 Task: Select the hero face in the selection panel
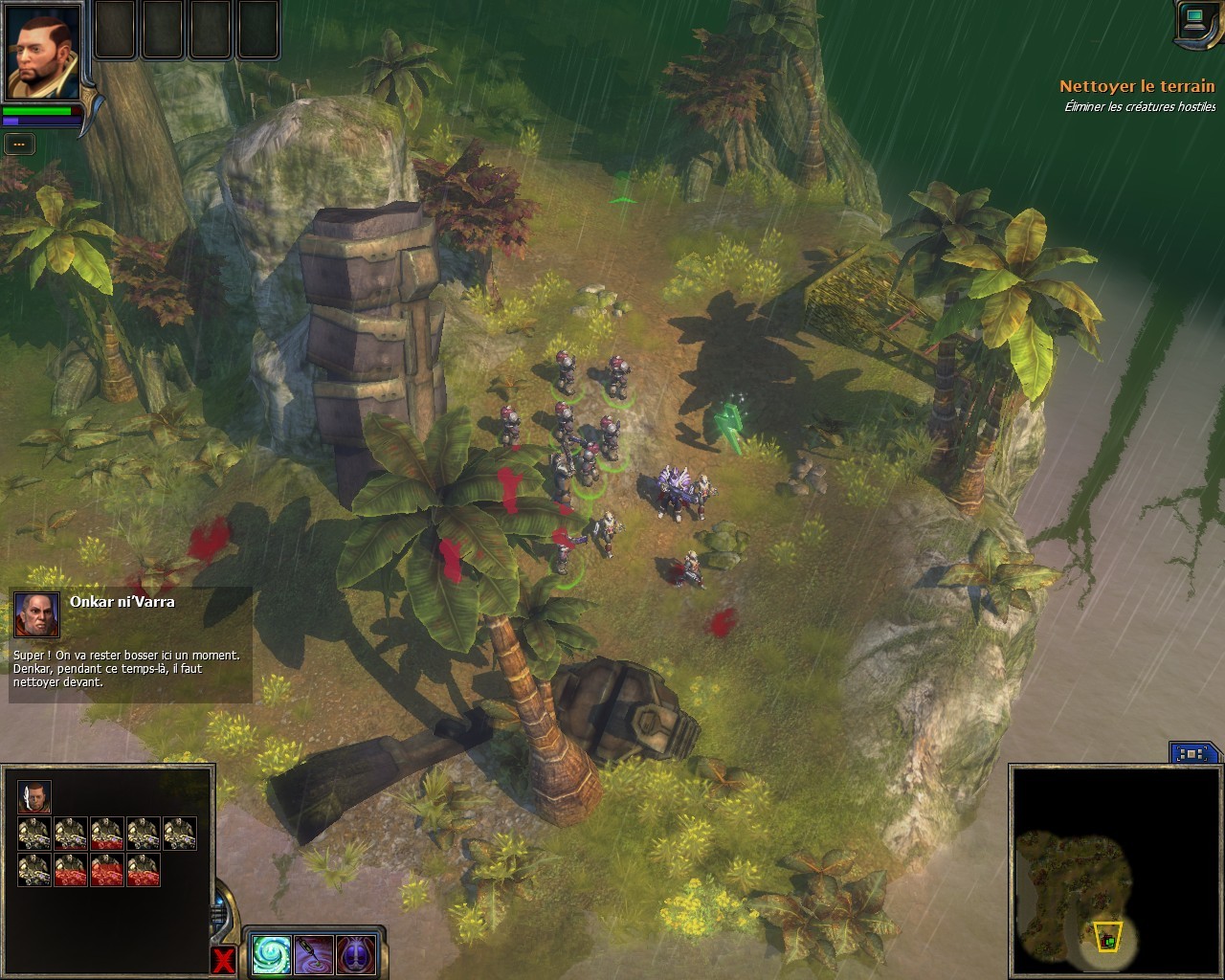34,797
